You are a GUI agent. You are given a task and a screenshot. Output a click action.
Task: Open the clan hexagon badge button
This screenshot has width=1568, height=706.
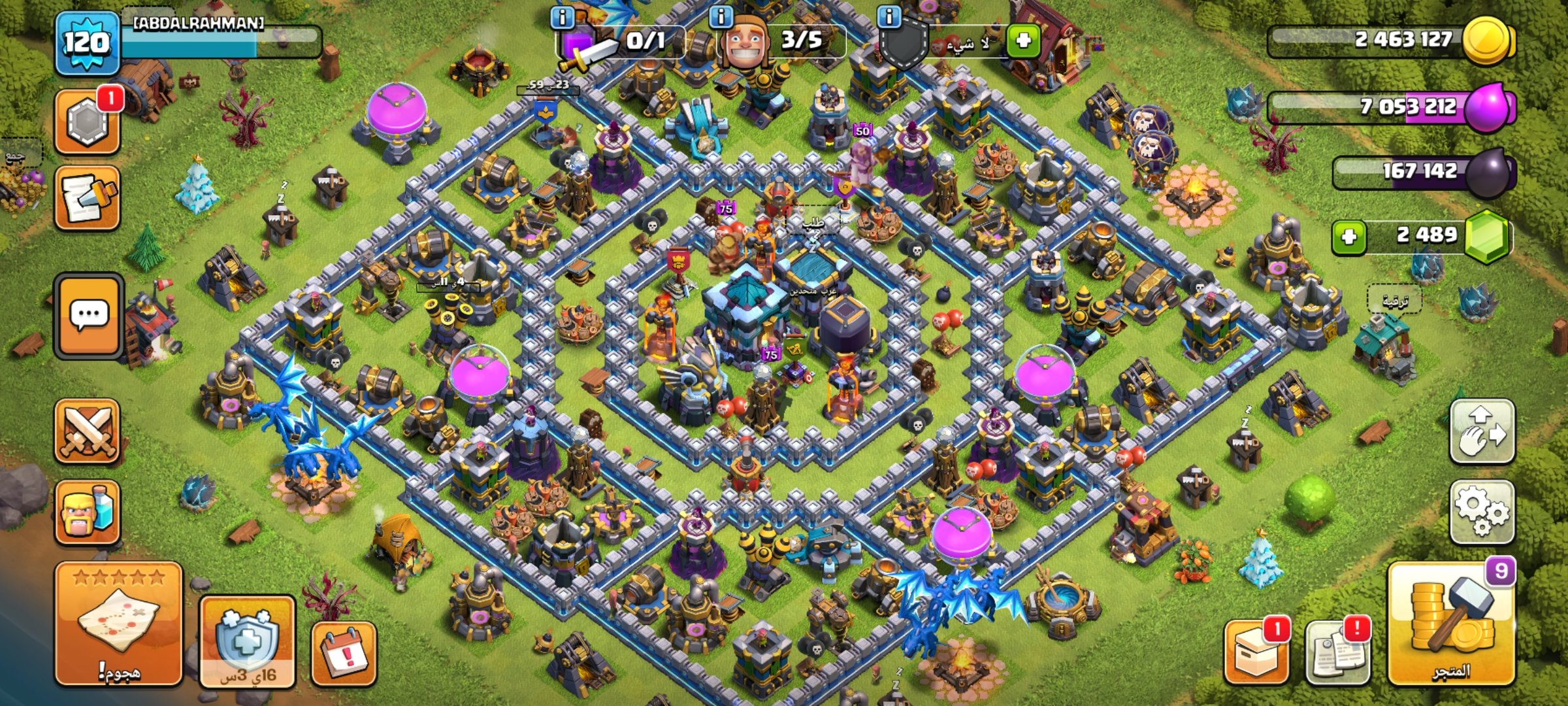[88, 122]
